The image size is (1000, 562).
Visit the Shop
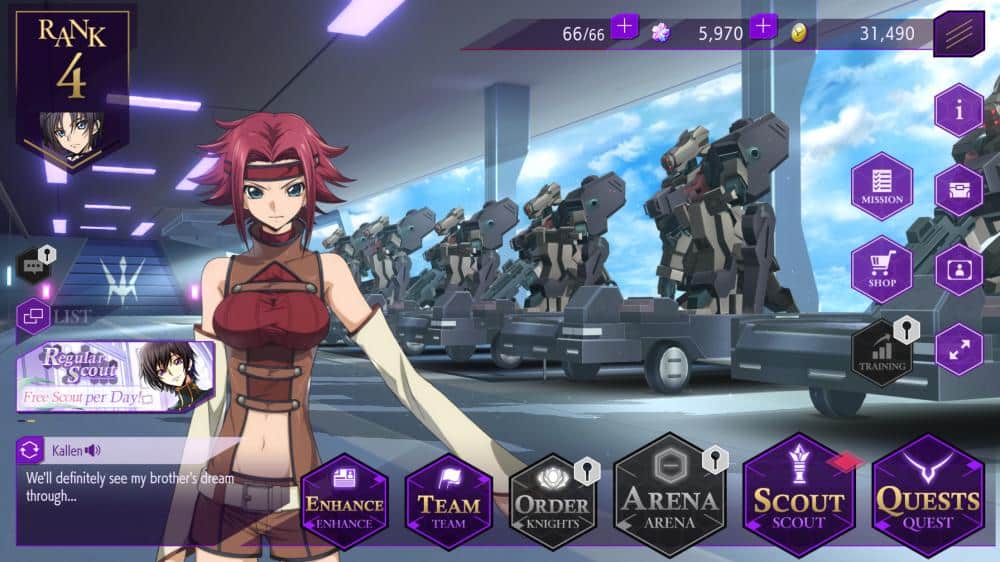882,269
